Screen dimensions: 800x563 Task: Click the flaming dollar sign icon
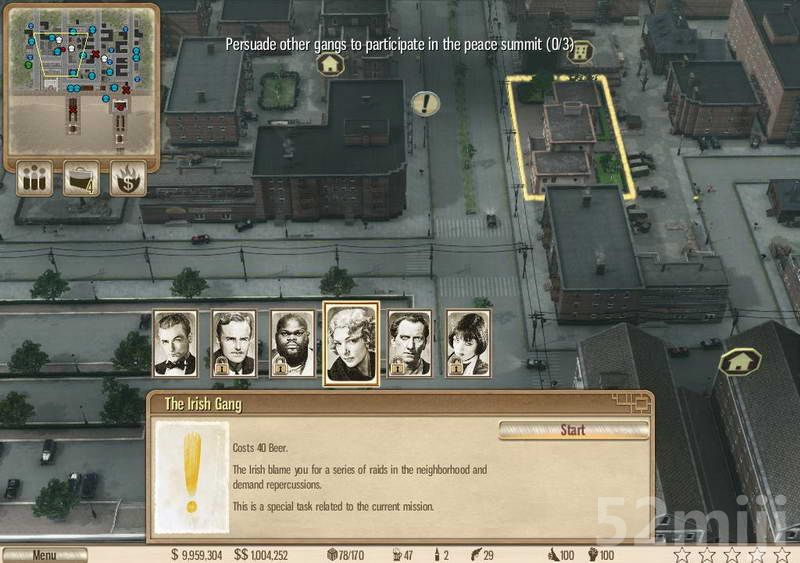[x=128, y=178]
